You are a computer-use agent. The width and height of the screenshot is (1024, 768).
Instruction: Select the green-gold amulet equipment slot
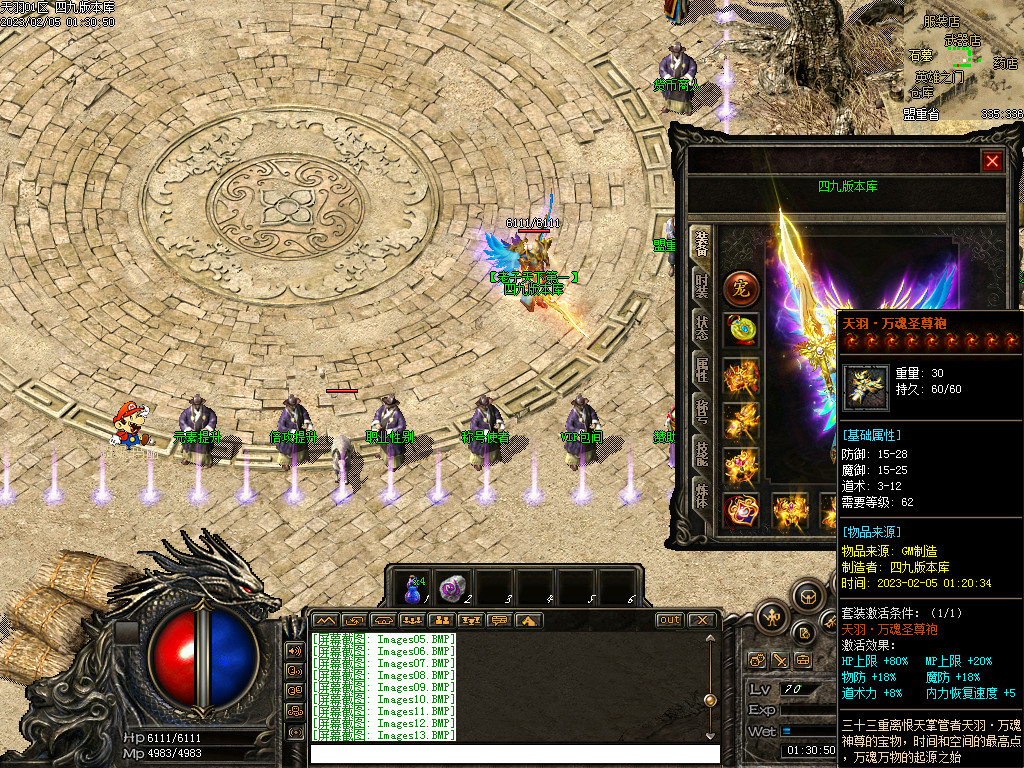[741, 329]
